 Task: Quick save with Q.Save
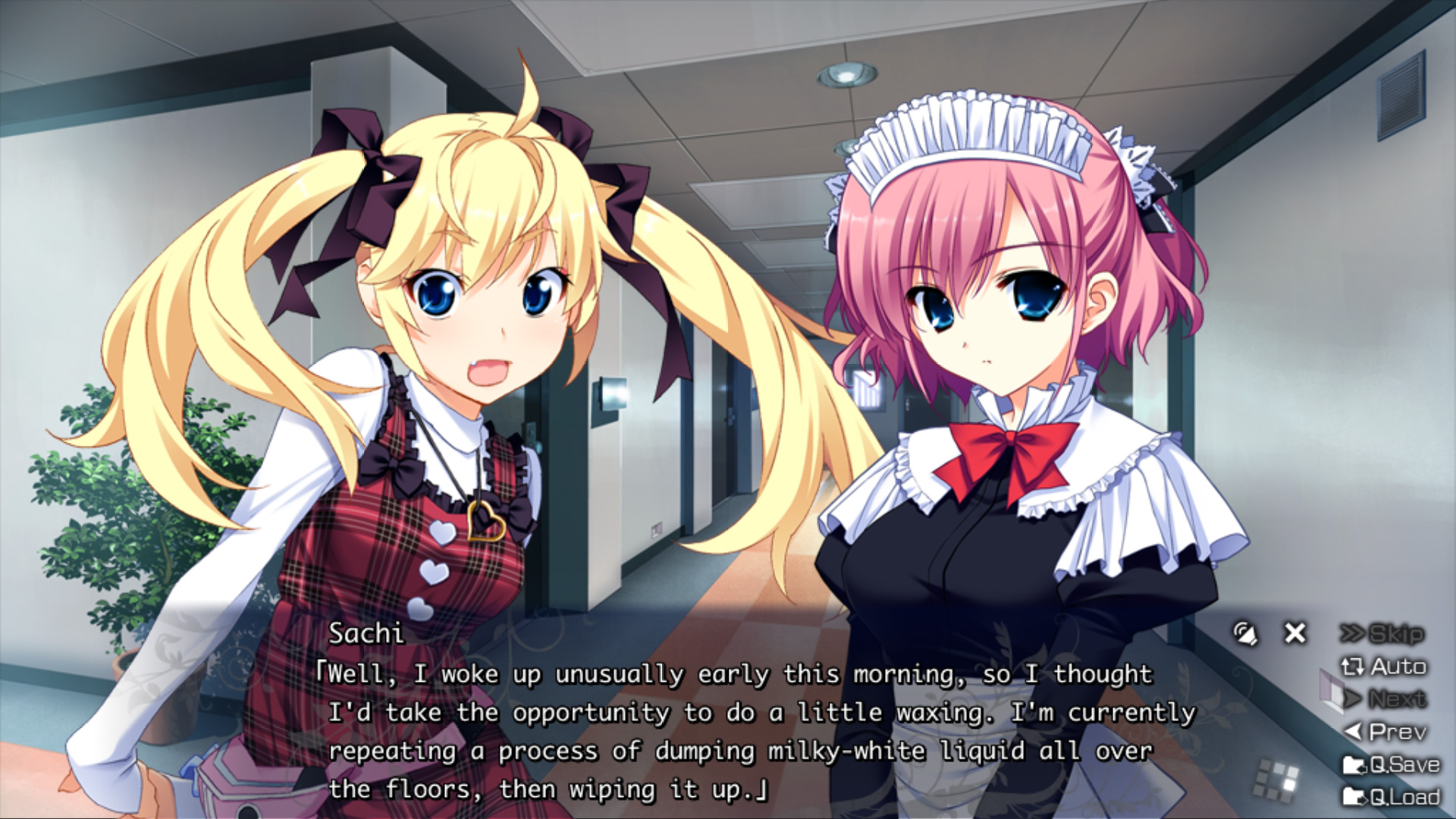pos(1391,764)
